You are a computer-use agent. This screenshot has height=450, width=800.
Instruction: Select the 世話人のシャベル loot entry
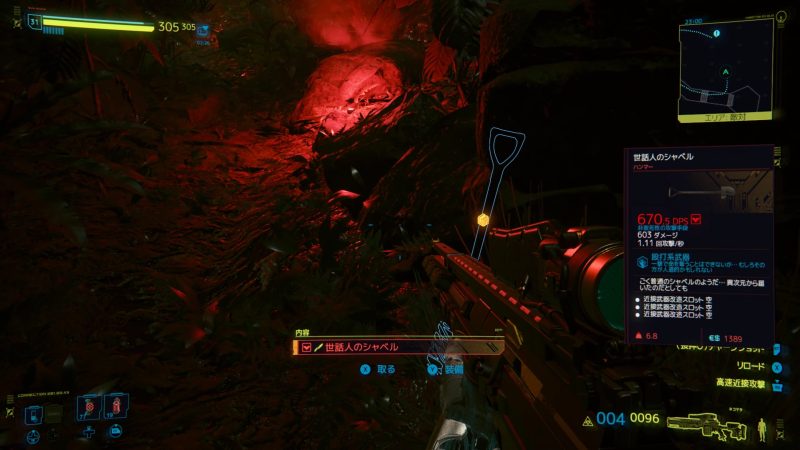point(398,347)
